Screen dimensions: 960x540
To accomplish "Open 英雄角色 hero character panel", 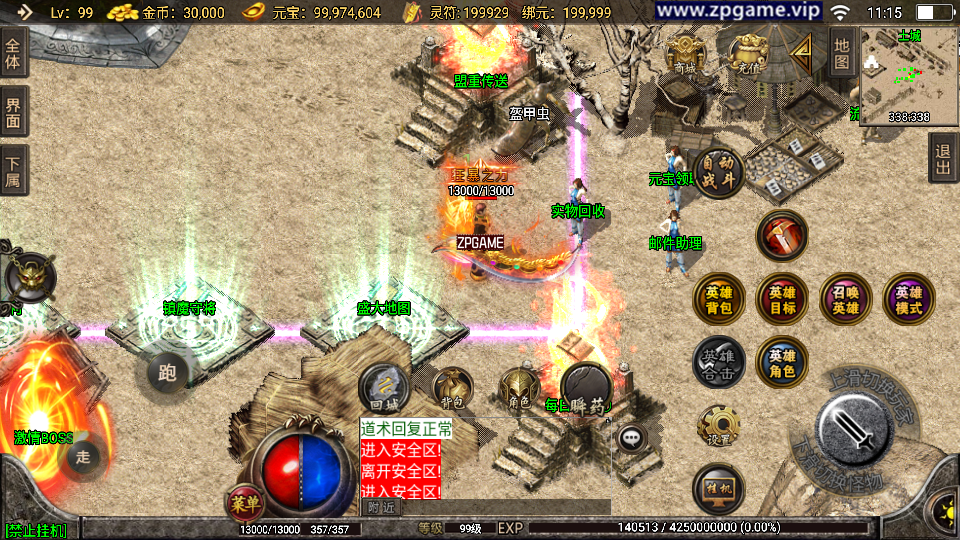I will 782,362.
